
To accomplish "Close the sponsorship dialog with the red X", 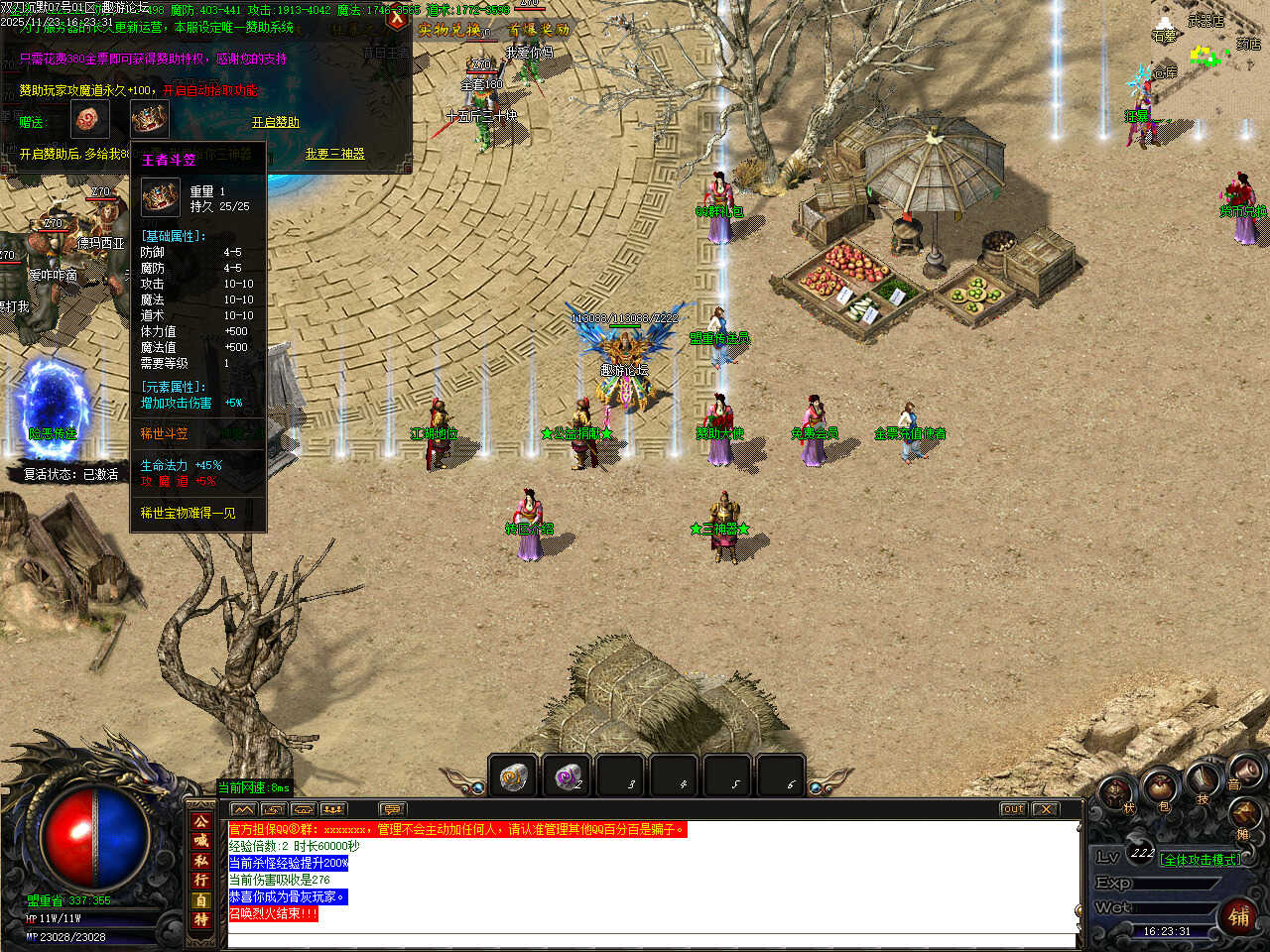I will (x=397, y=18).
